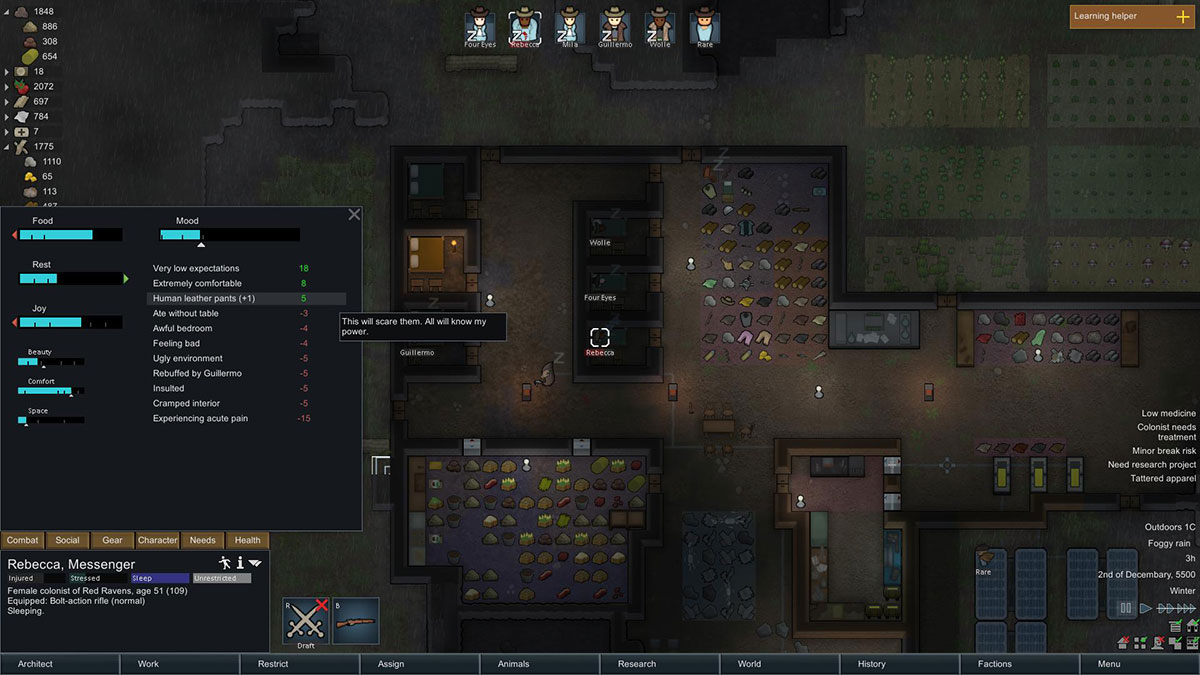Open the Research menu
Screen dimensions: 1200x675
pyautogui.click(x=637, y=664)
